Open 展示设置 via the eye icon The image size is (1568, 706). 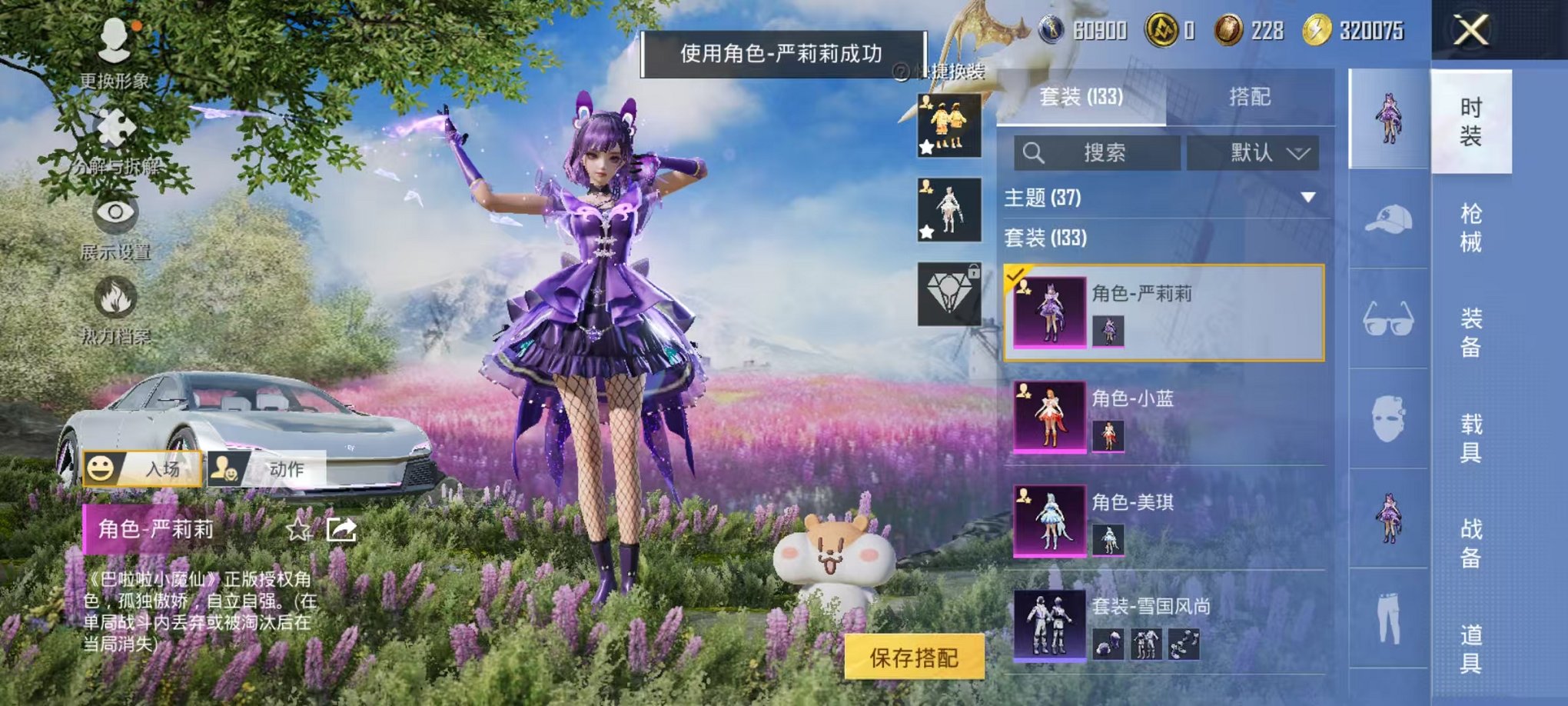coord(115,215)
